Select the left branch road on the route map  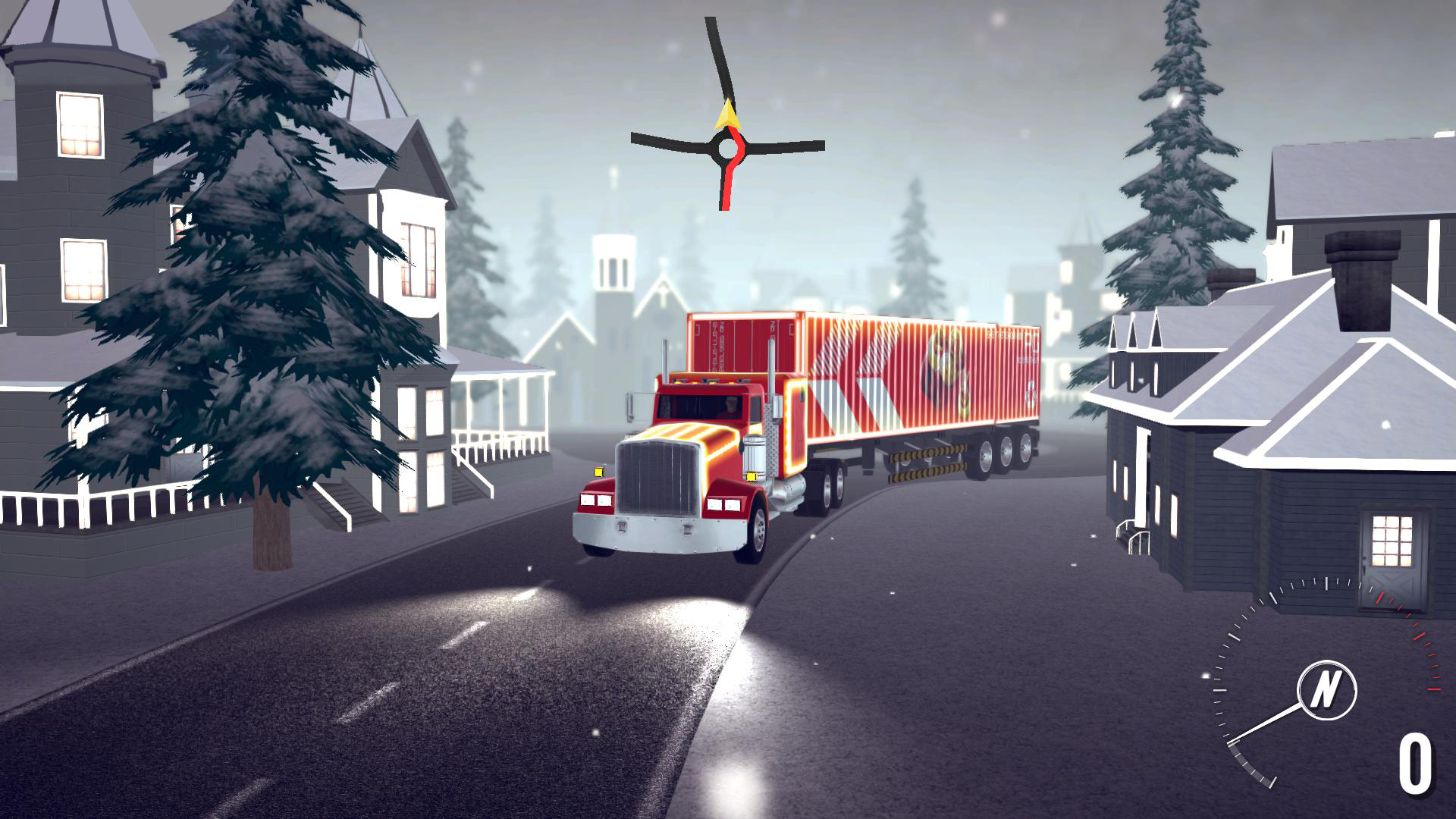click(x=656, y=139)
